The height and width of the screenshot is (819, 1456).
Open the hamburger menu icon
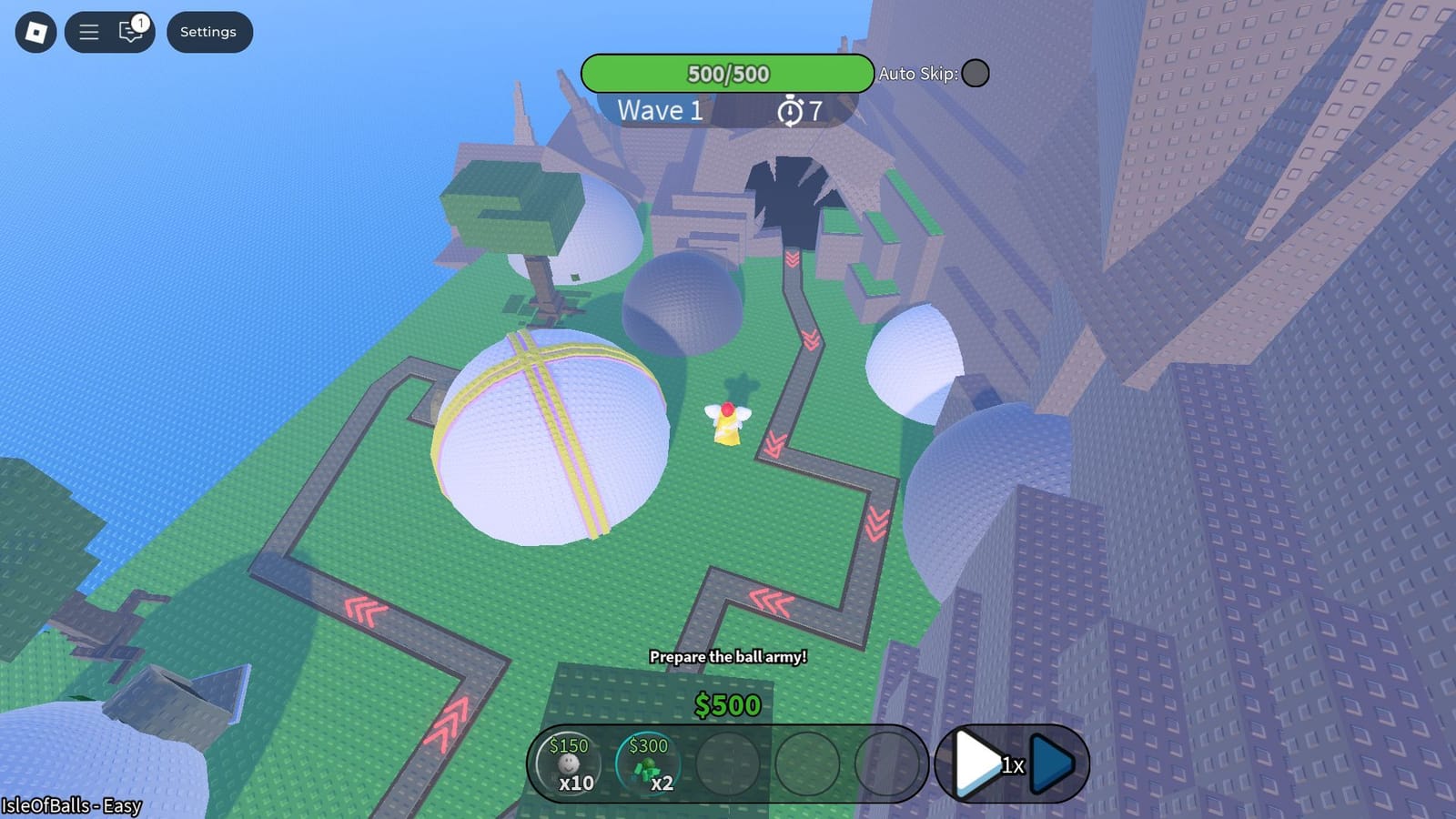88,31
